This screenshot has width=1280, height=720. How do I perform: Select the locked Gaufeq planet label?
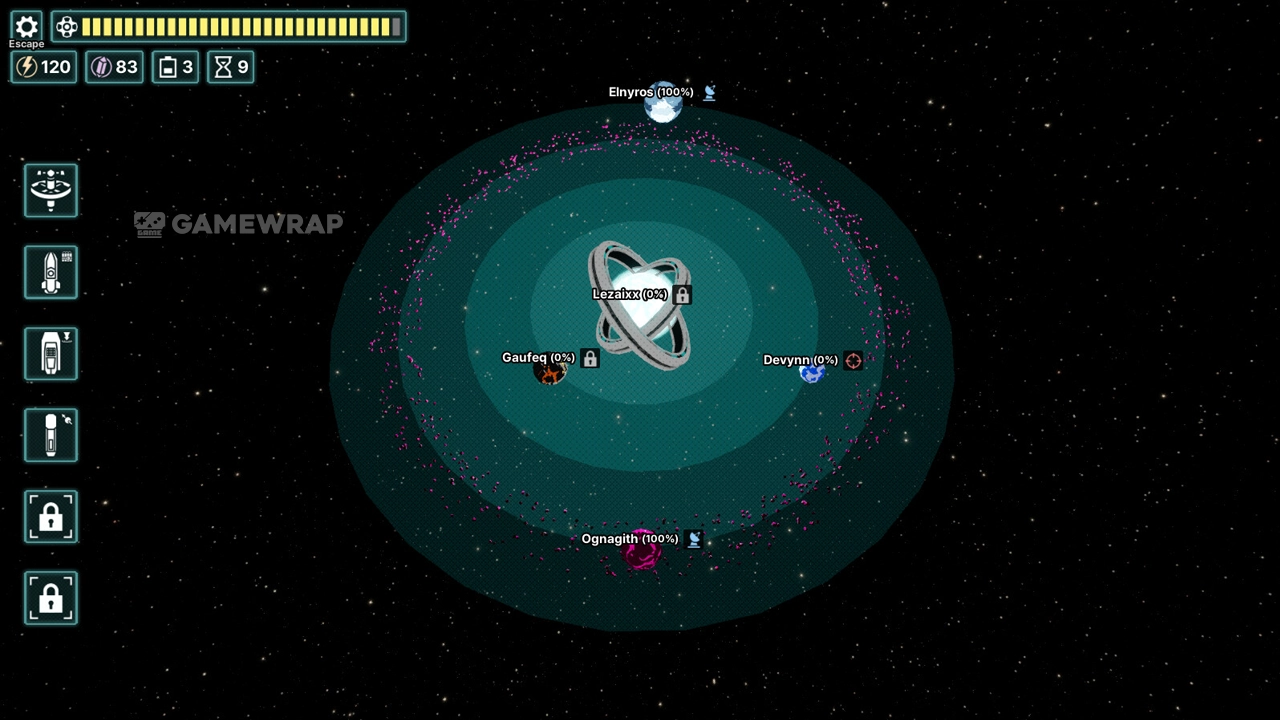pyautogui.click(x=538, y=358)
